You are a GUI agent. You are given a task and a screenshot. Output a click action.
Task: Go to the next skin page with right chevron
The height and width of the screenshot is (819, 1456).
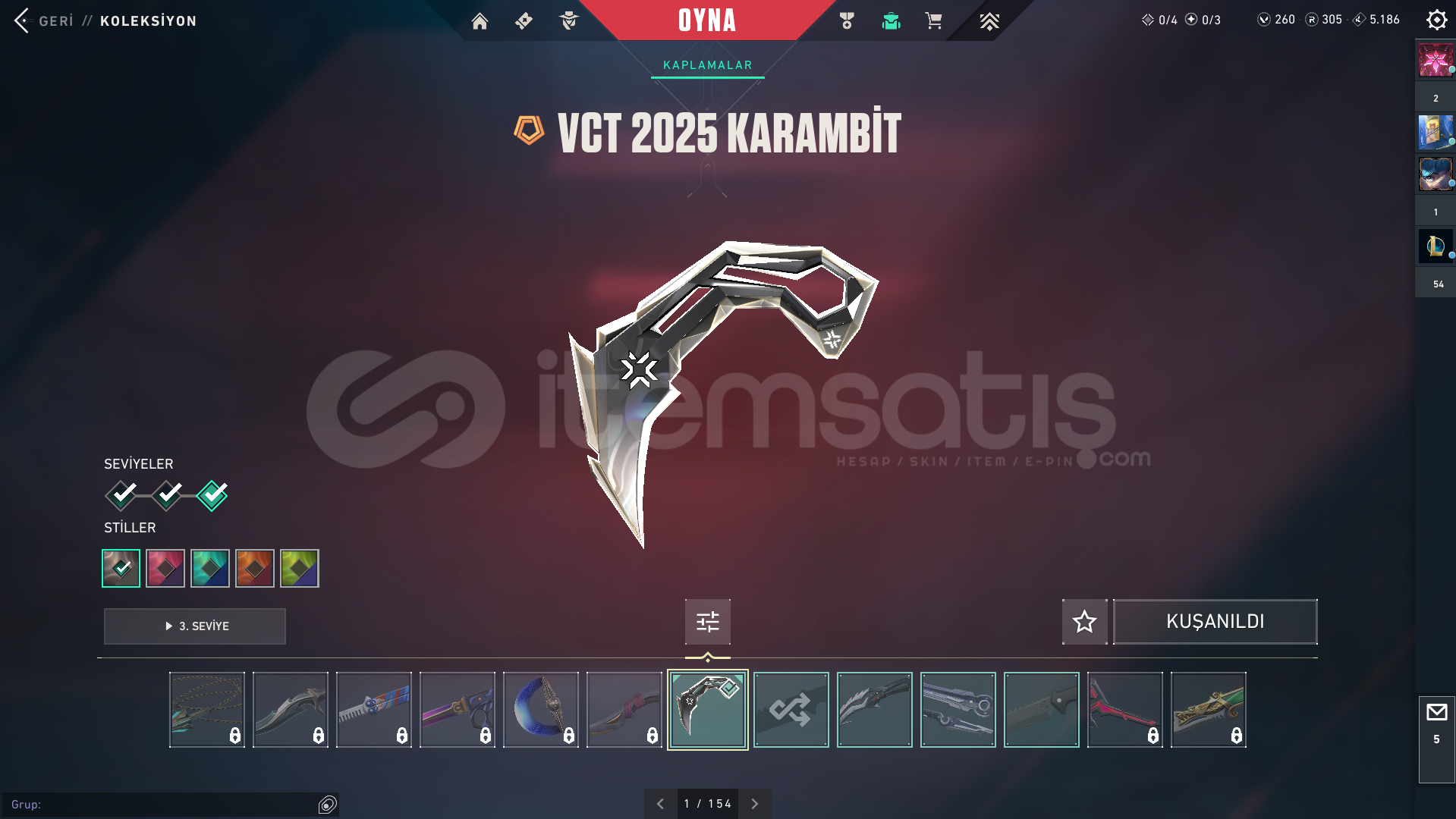pyautogui.click(x=754, y=803)
